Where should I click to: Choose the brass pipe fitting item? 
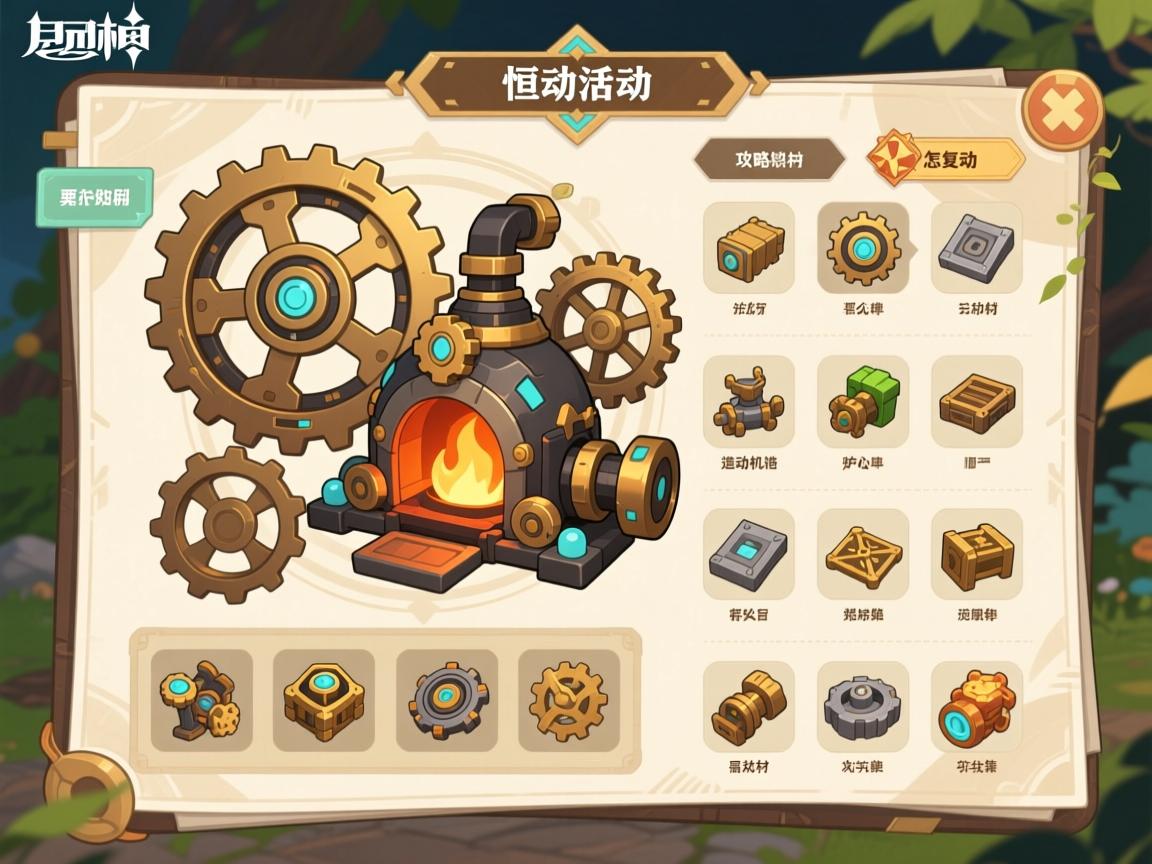coord(749,707)
